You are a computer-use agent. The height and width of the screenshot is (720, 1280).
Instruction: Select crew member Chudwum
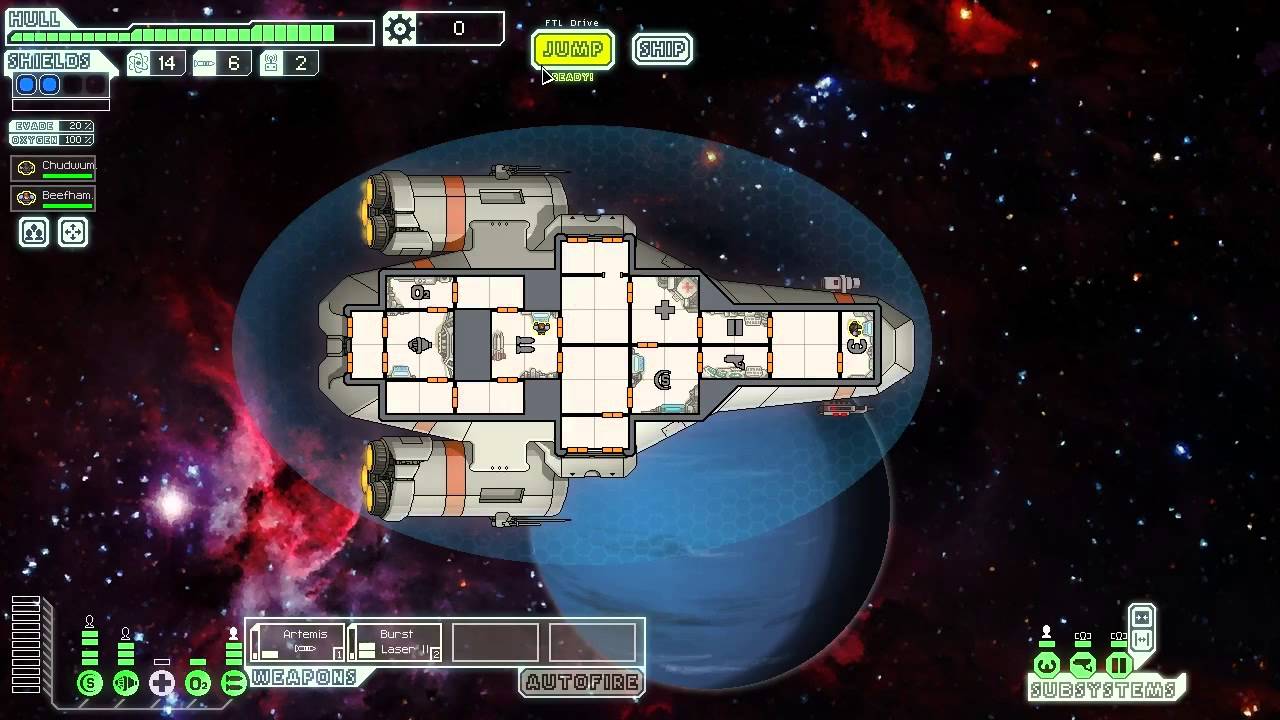(x=52, y=167)
